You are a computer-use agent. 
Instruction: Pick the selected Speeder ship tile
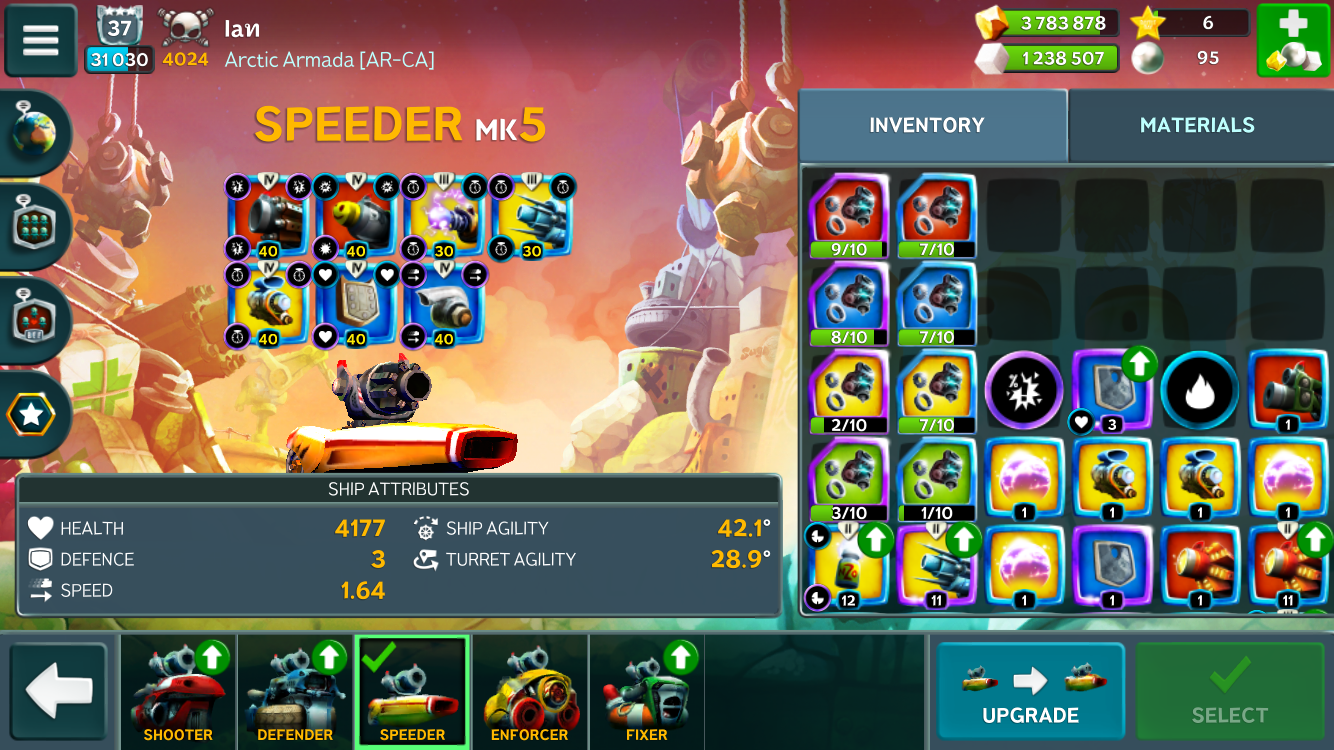tap(412, 692)
